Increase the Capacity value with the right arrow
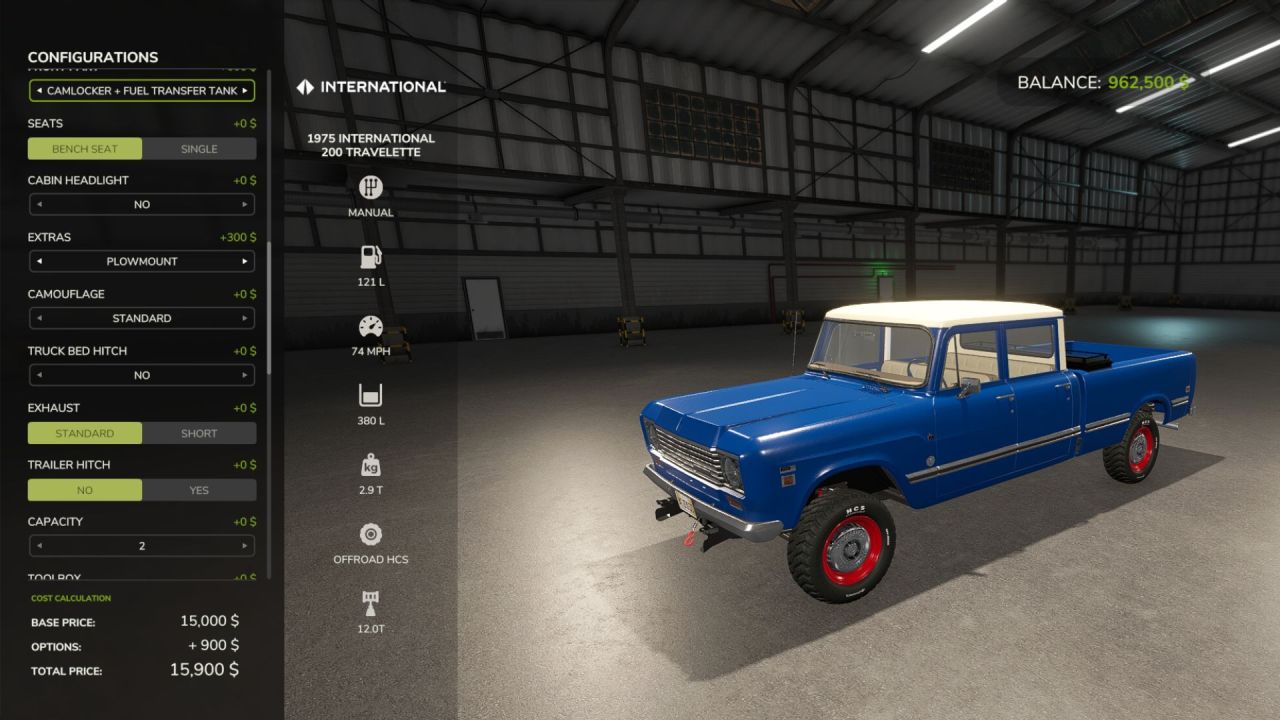The image size is (1280, 720). coord(243,545)
